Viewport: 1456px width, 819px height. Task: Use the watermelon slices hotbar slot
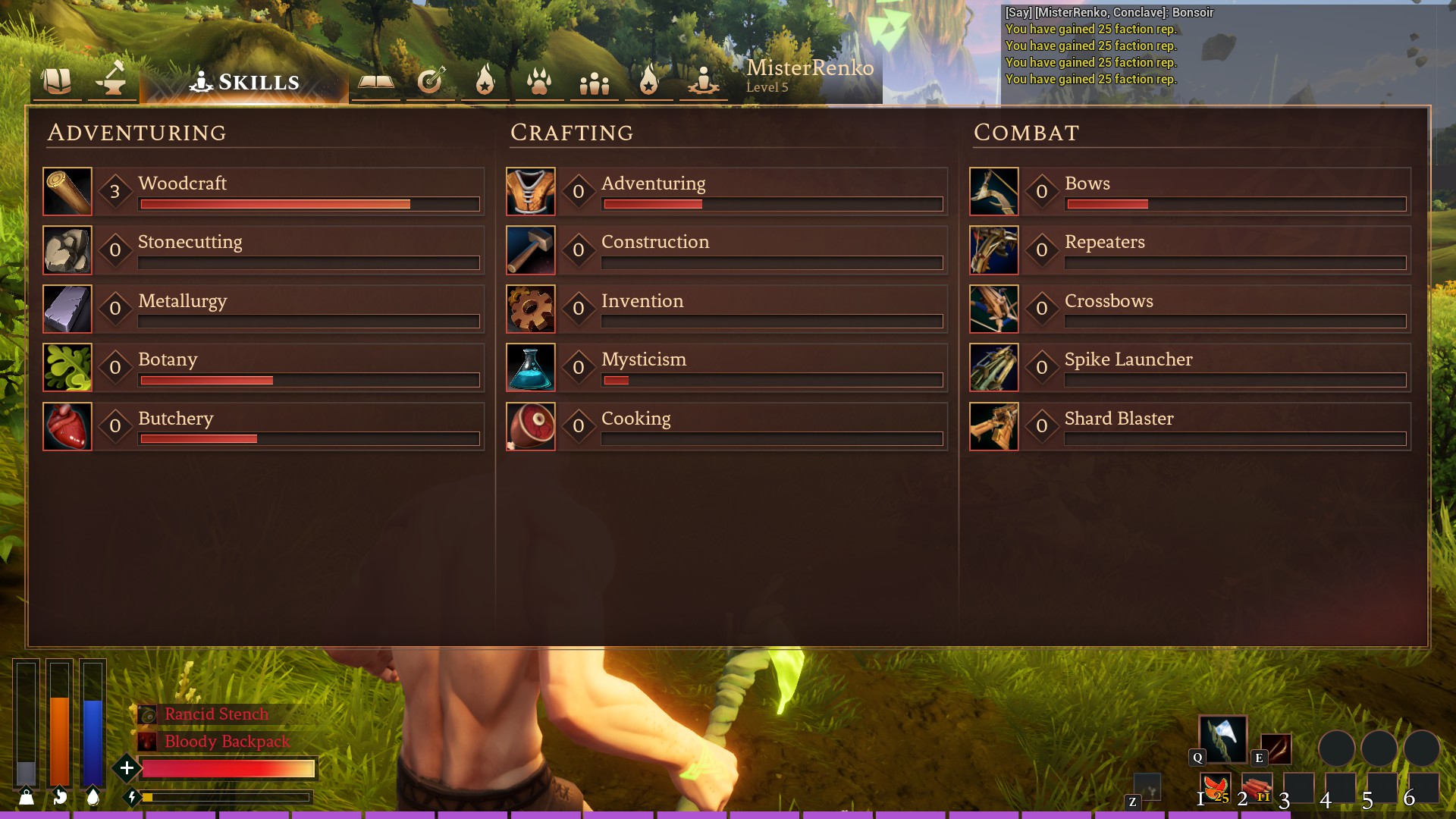click(1216, 788)
